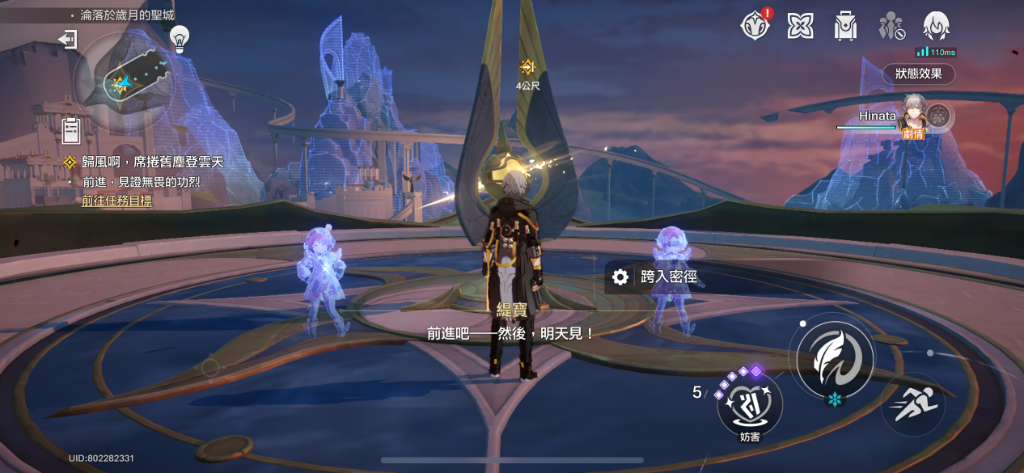Image resolution: width=1024 pixels, height=473 pixels.
Task: Select Hinata's character portrait
Action: click(x=914, y=112)
